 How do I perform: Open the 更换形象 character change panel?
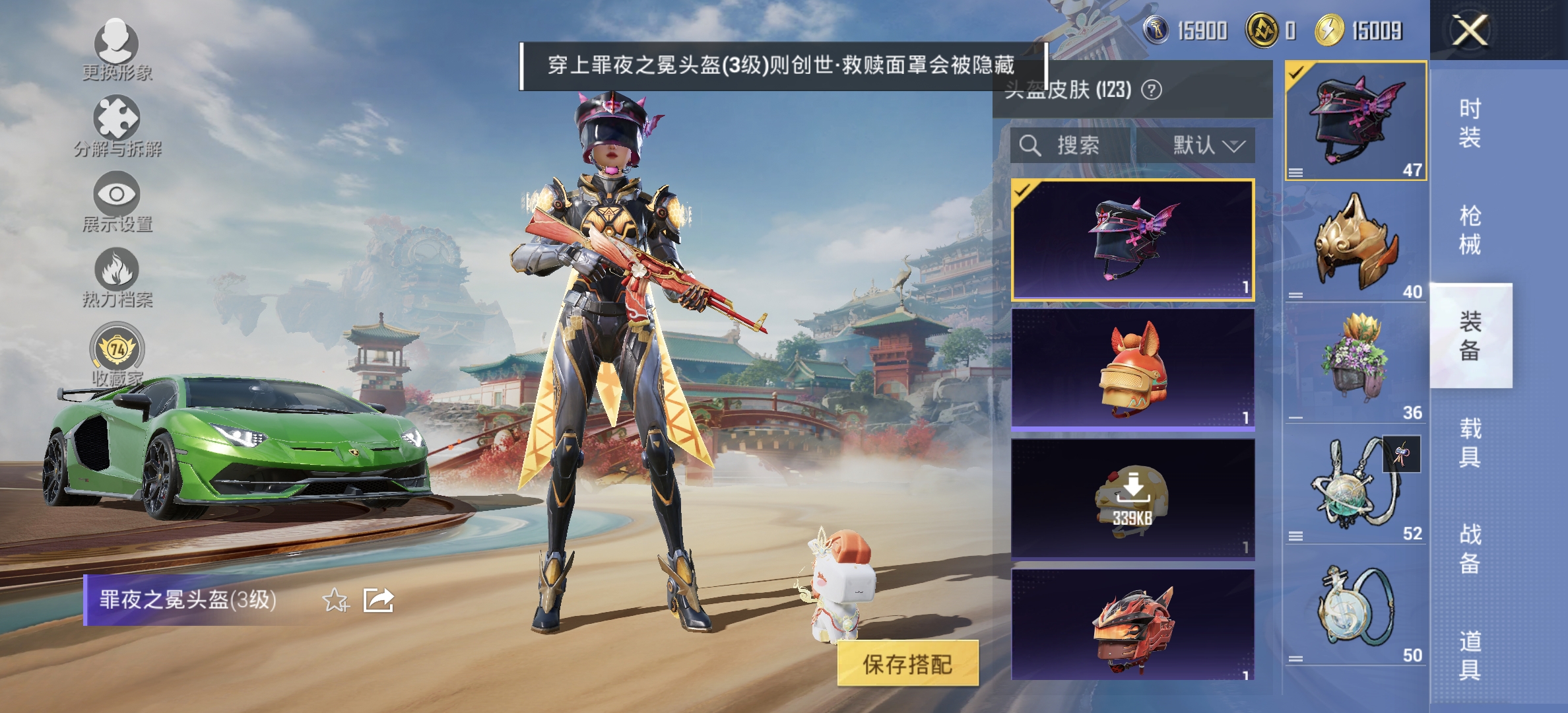pos(115,53)
